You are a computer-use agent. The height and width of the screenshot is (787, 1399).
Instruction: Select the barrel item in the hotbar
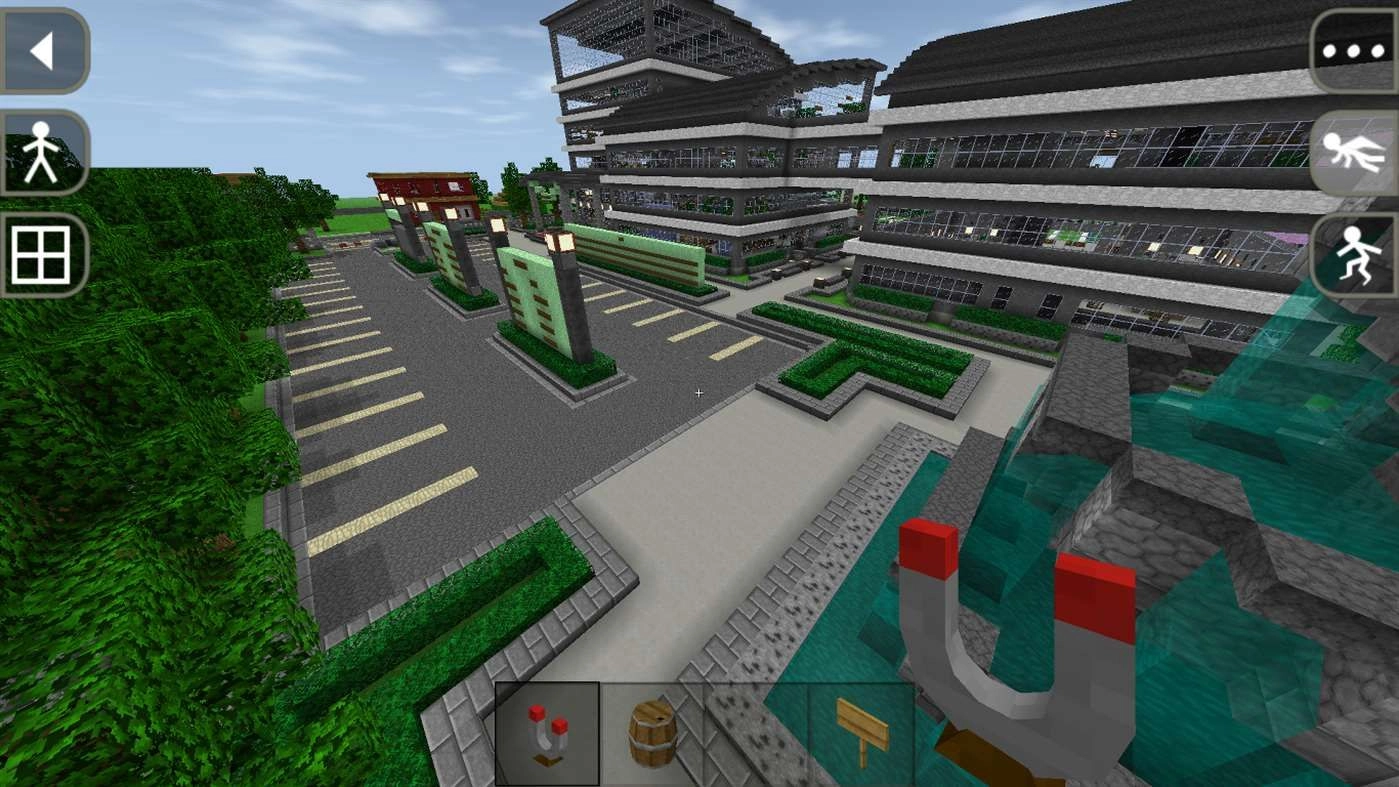653,734
